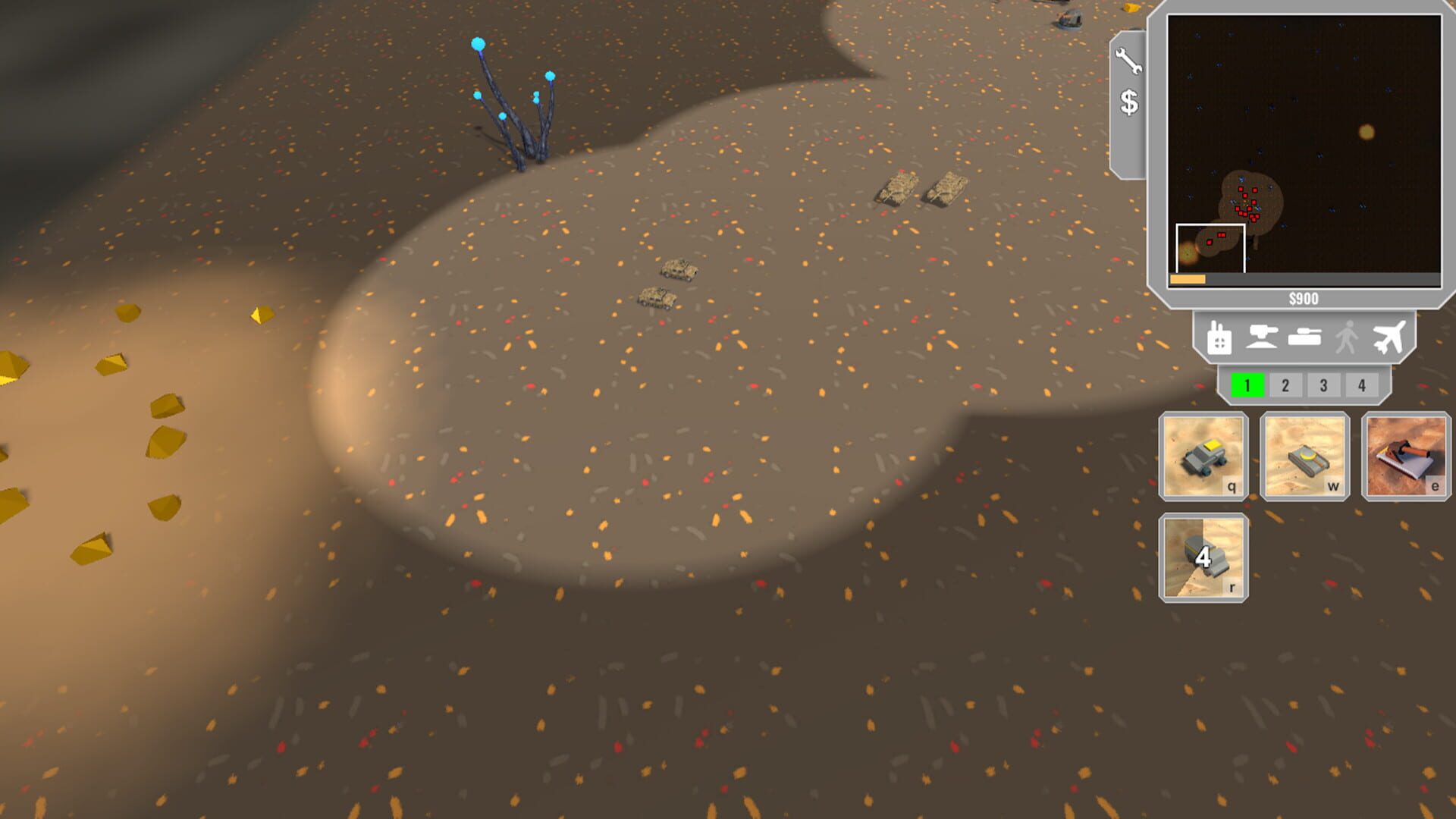The height and width of the screenshot is (819, 1456).
Task: Click the $900 funds display
Action: [1304, 298]
